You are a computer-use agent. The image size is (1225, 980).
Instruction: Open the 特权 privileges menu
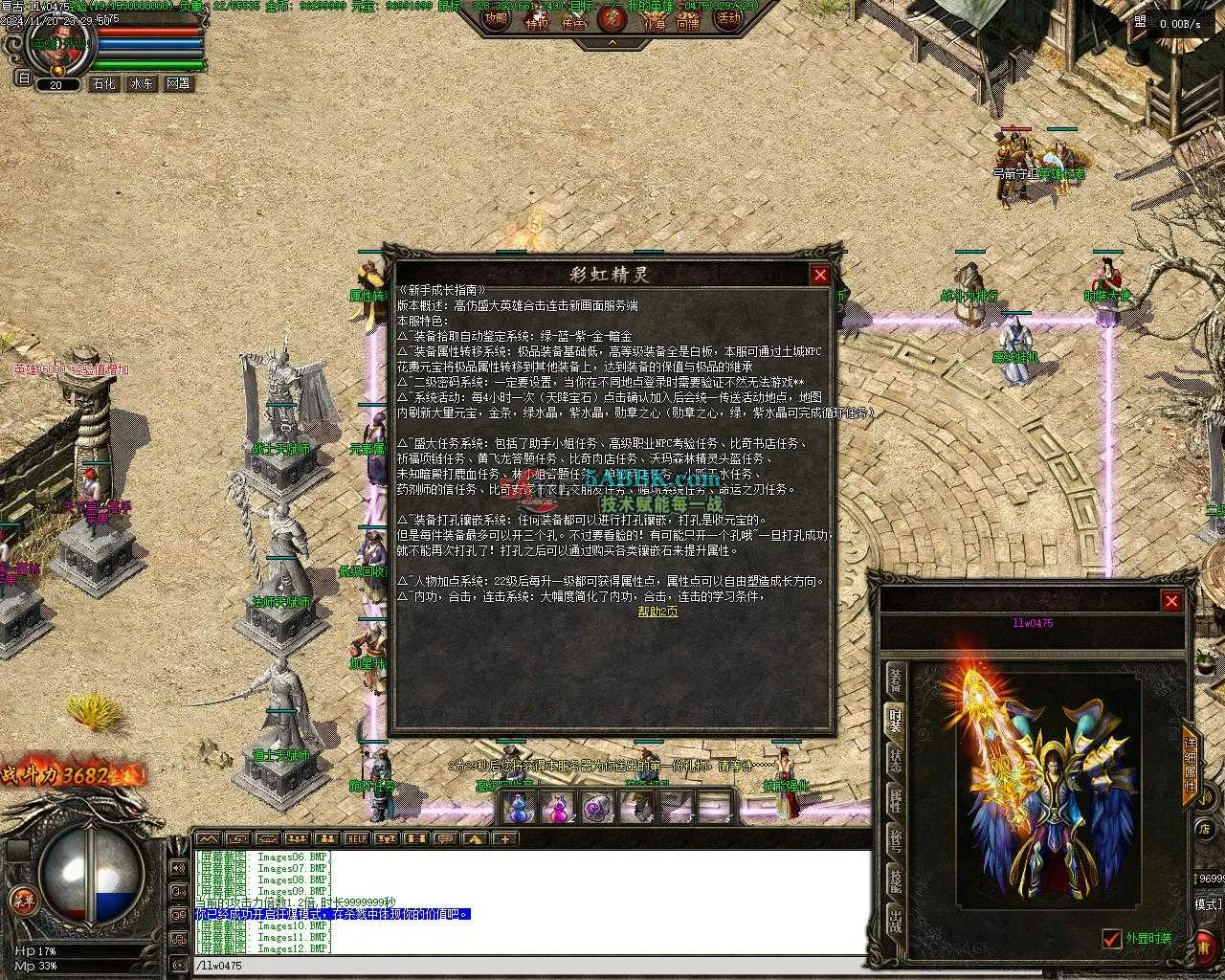pyautogui.click(x=538, y=22)
